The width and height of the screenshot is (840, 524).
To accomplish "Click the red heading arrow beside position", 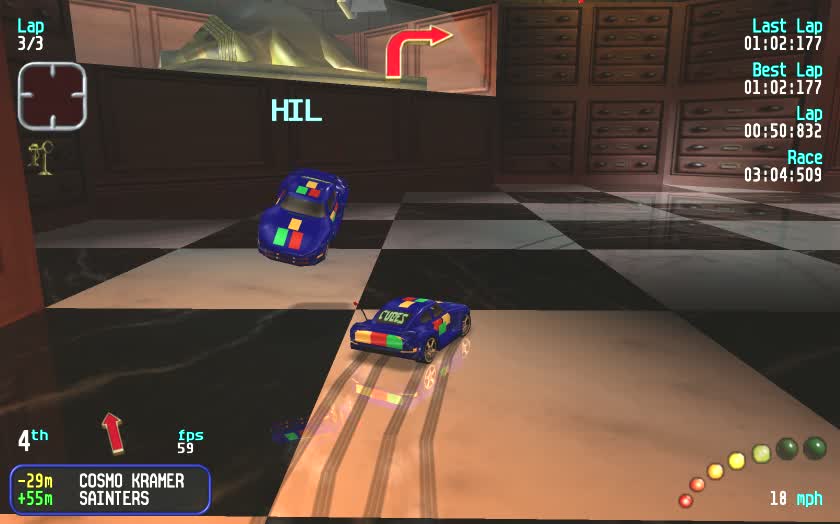I will pyautogui.click(x=113, y=432).
